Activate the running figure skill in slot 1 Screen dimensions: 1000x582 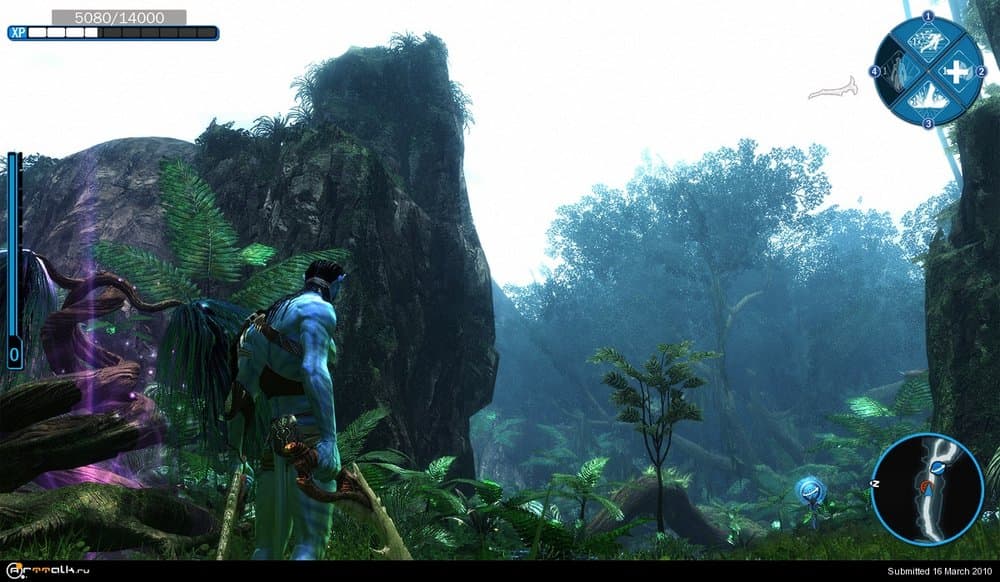928,42
